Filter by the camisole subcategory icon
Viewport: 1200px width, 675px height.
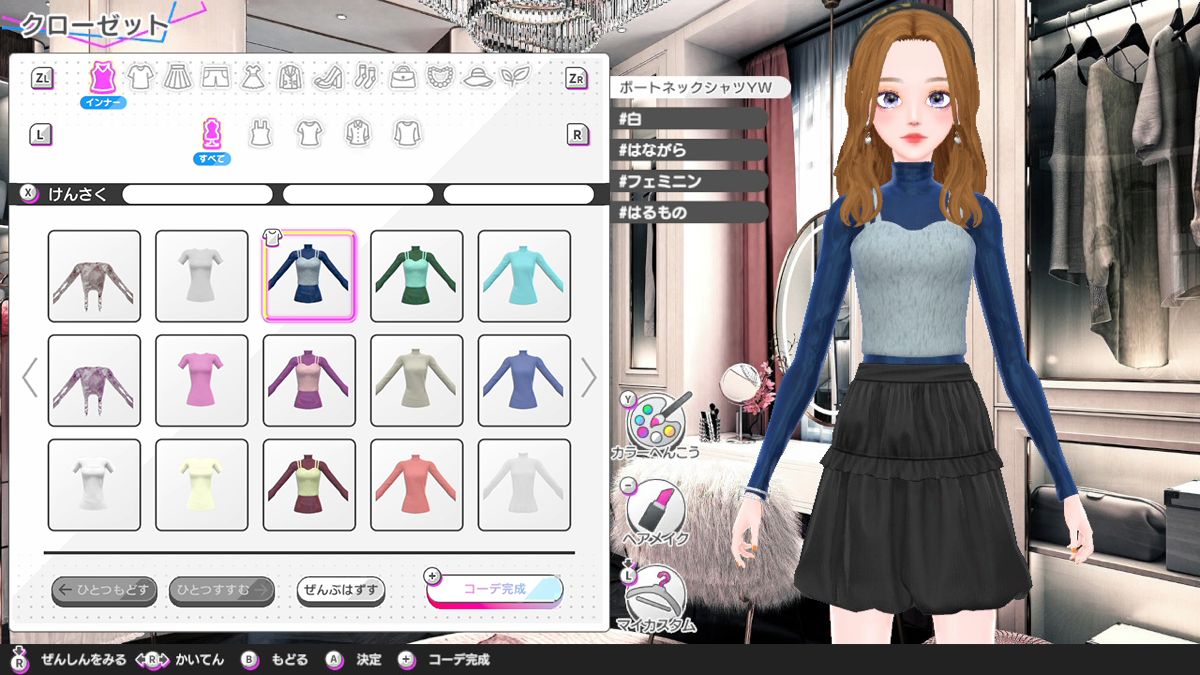tap(260, 132)
